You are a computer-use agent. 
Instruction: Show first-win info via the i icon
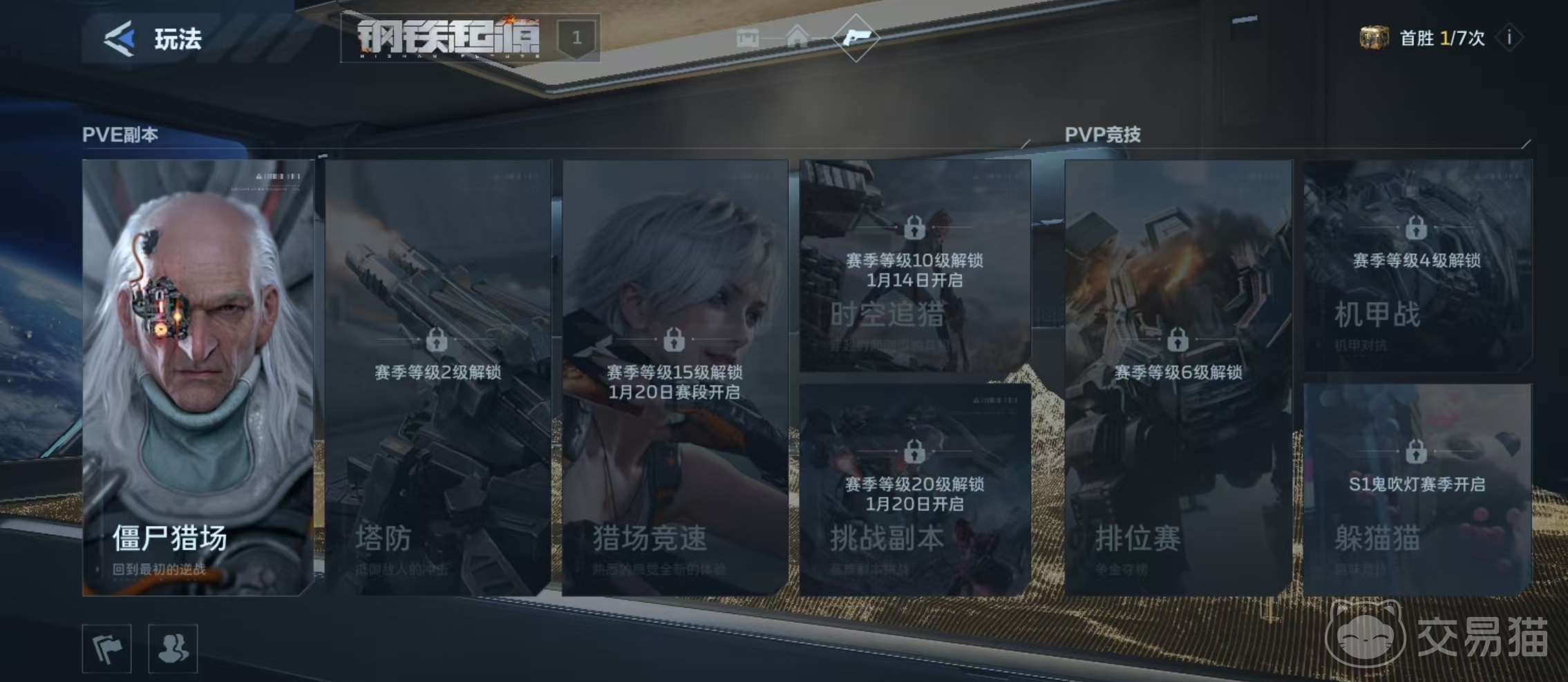coord(1509,38)
